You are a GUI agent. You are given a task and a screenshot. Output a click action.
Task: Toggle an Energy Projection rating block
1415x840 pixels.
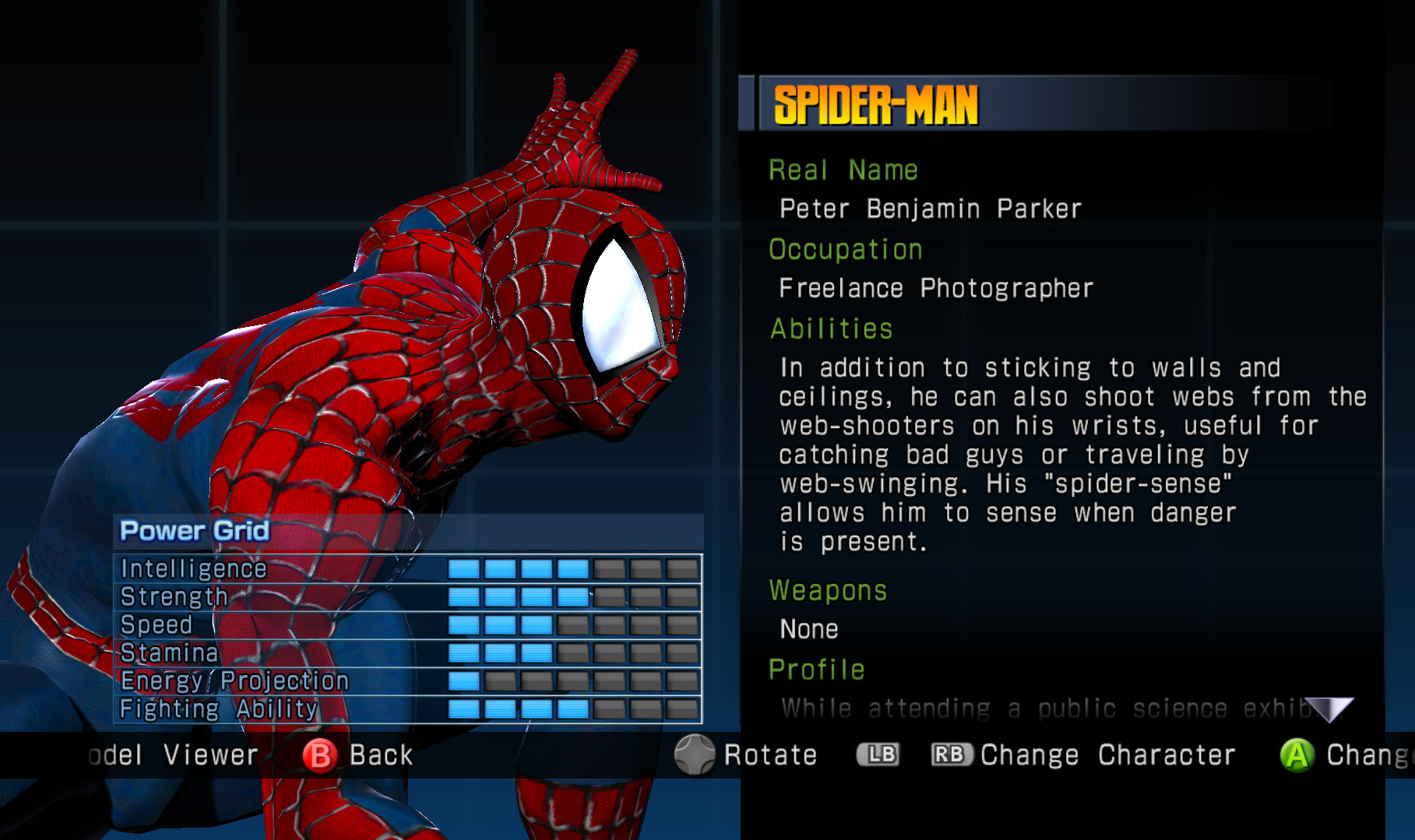coord(464,680)
